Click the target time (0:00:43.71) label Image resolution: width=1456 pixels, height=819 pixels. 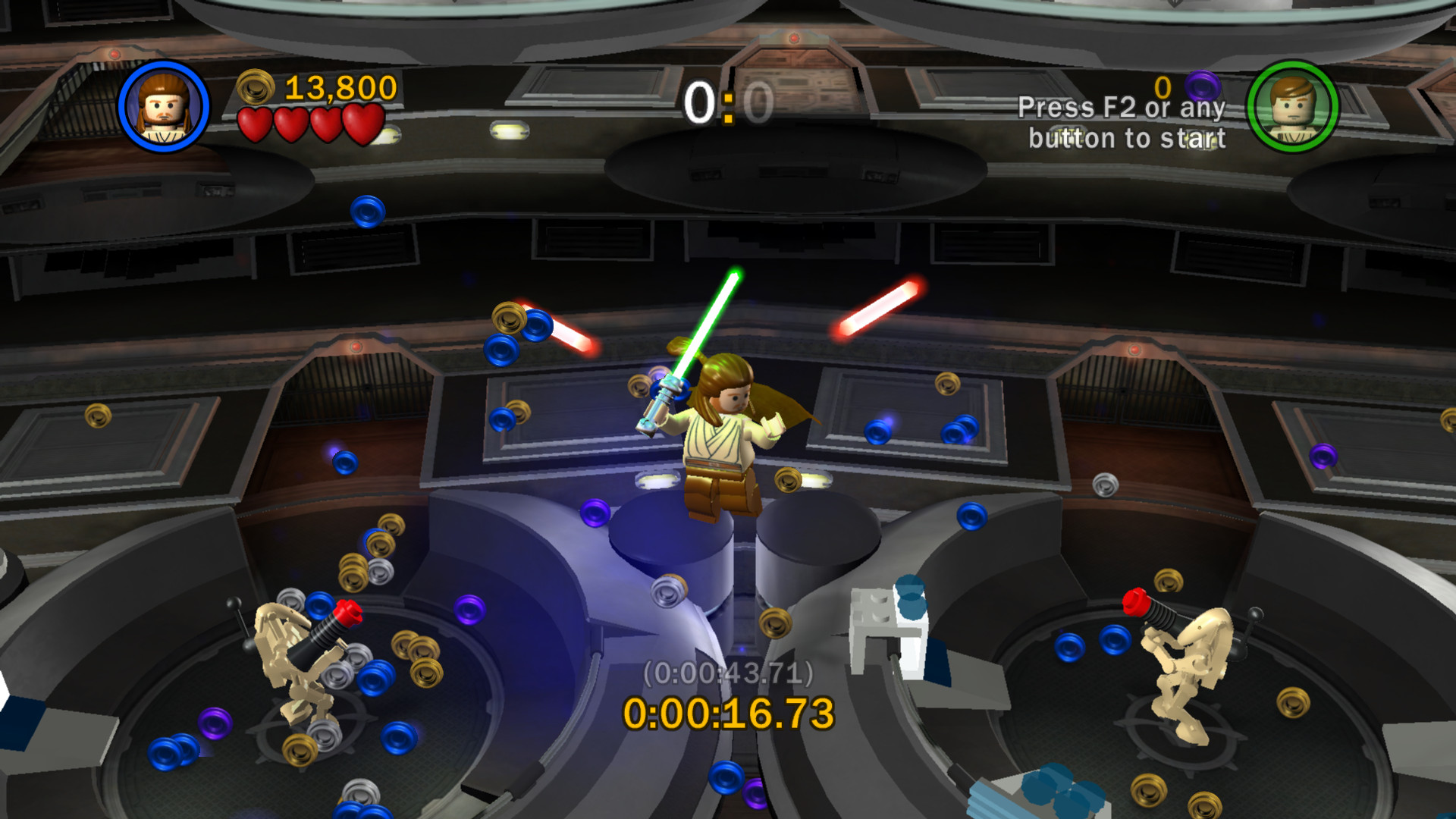[x=728, y=671]
